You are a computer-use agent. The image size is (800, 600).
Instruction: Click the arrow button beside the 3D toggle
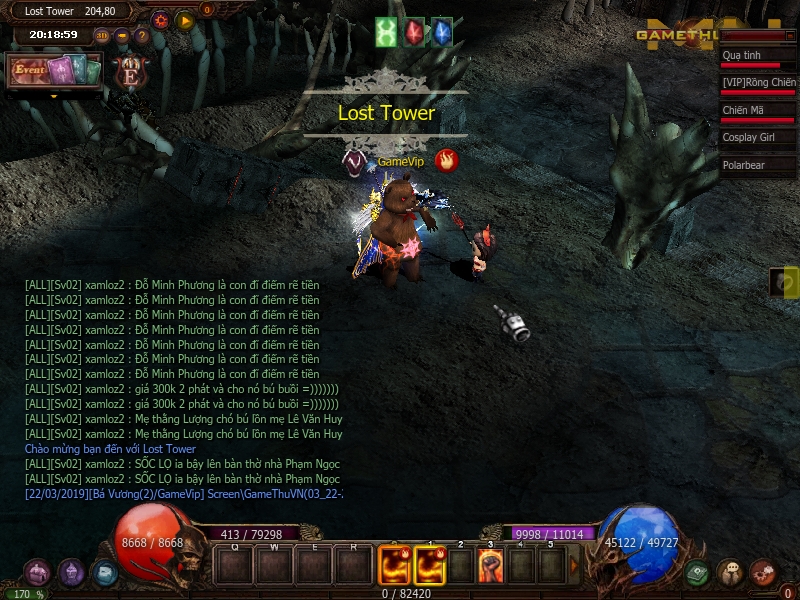click(x=122, y=36)
